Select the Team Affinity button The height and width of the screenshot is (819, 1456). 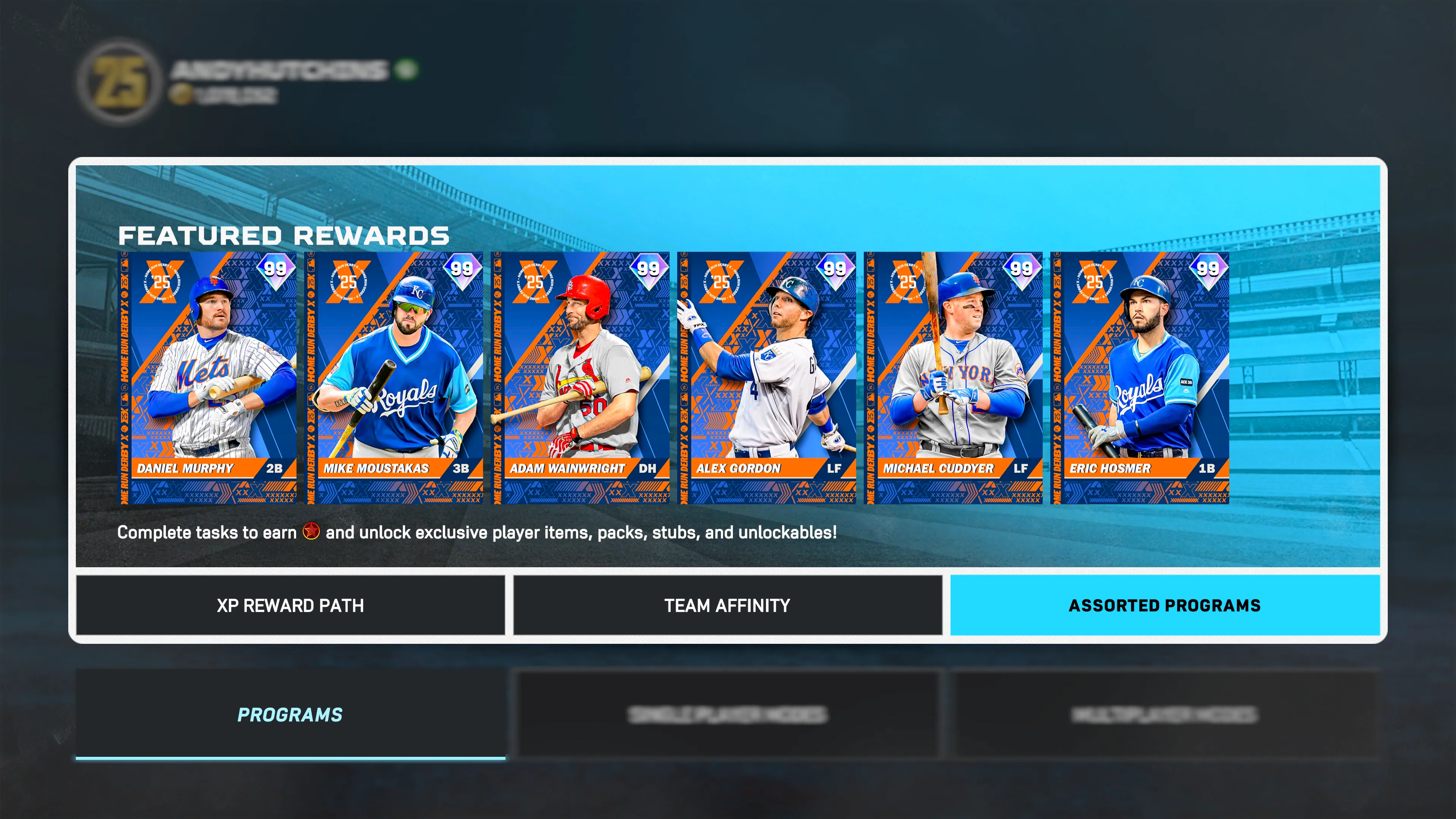coord(728,606)
